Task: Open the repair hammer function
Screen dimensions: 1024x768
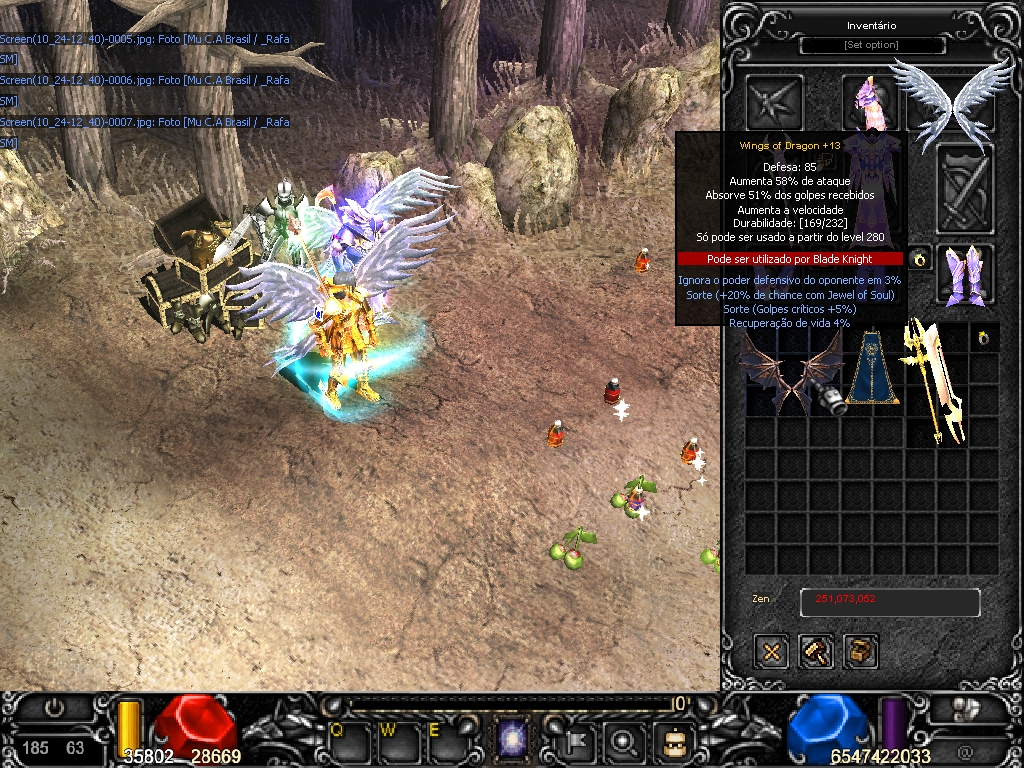Action: coord(816,652)
